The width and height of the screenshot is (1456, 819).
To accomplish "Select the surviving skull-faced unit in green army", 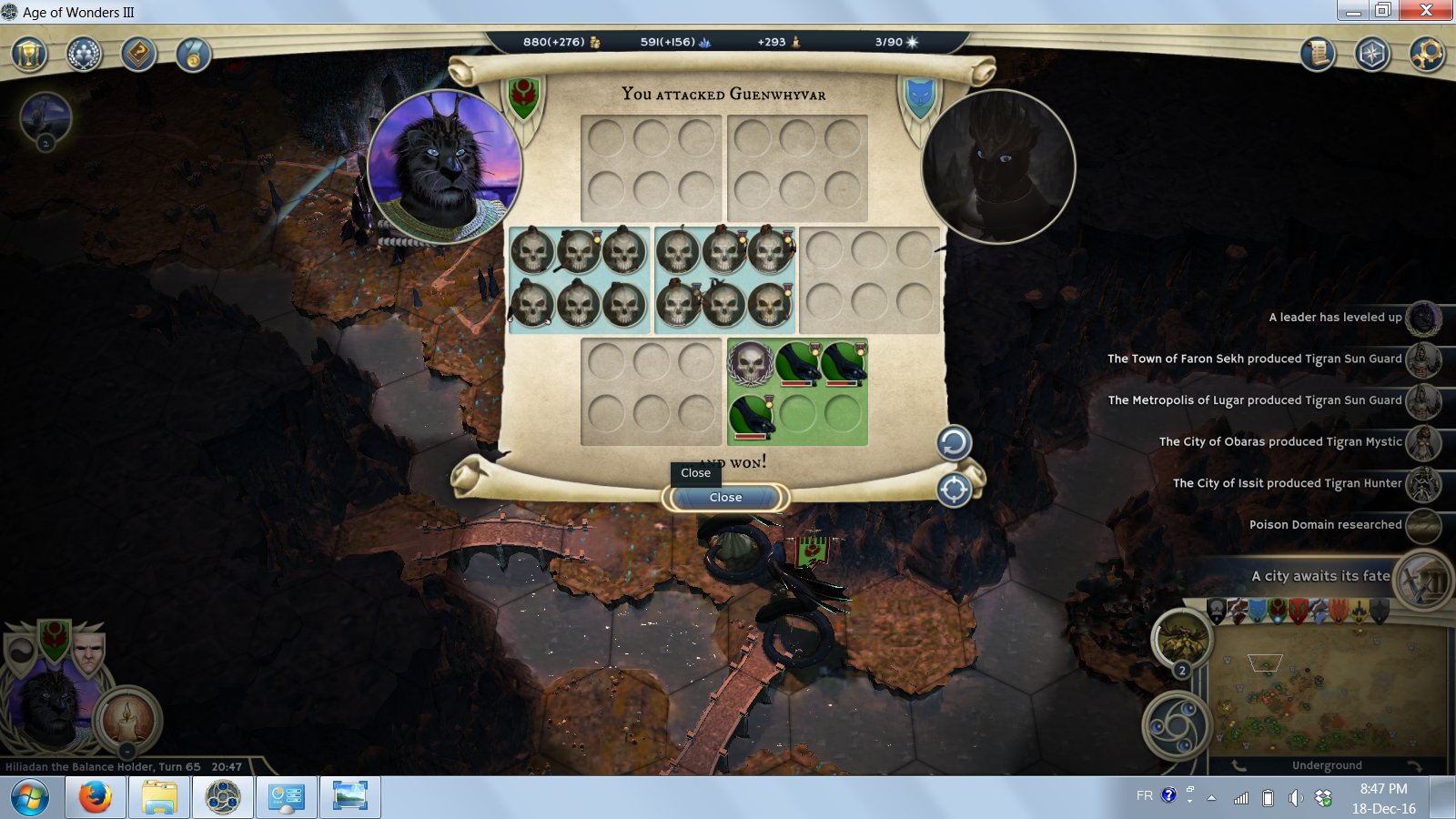I will pyautogui.click(x=751, y=363).
